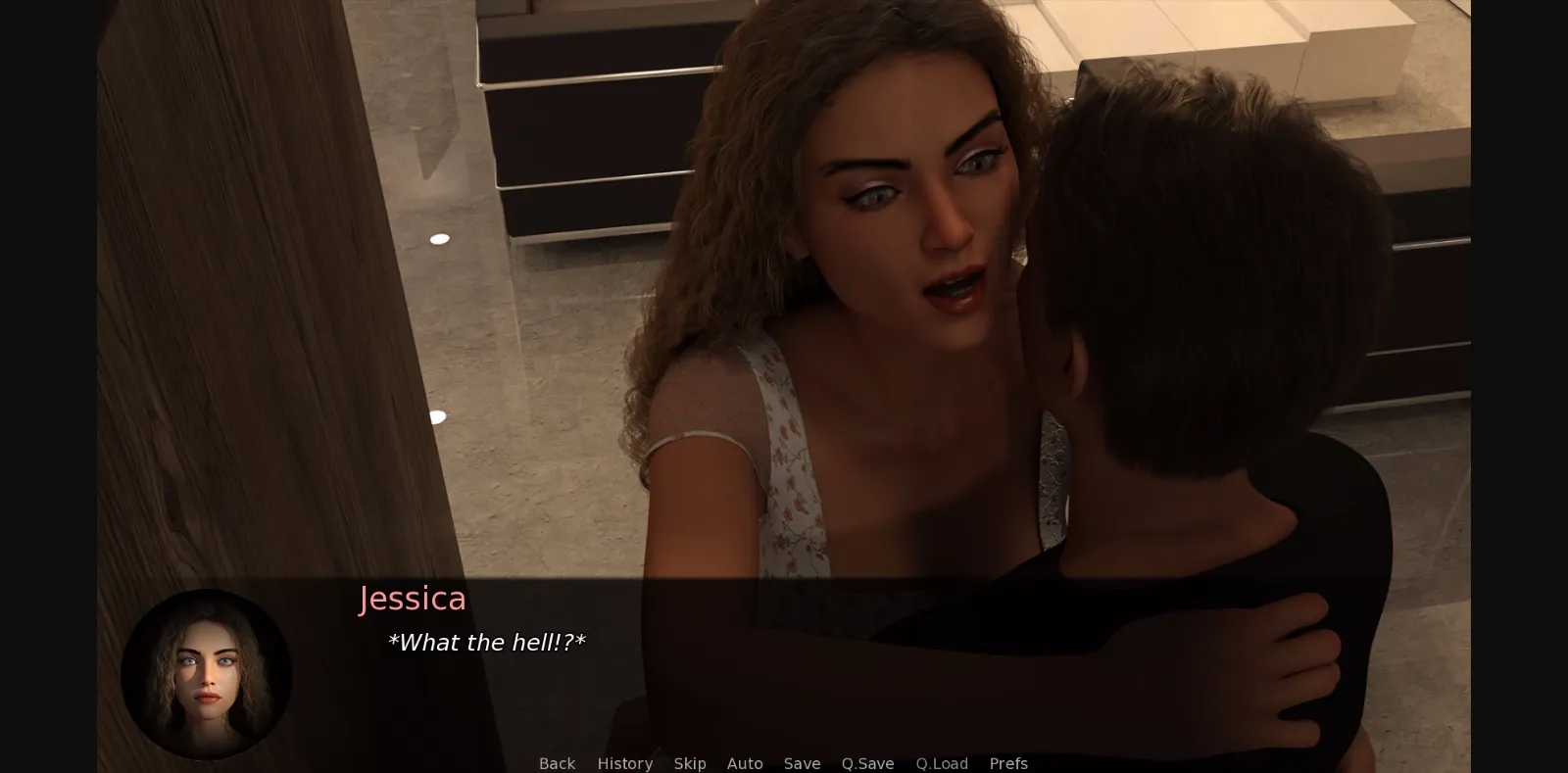This screenshot has height=773, width=1568.
Task: Click the dialogue text to advance
Action: click(487, 643)
